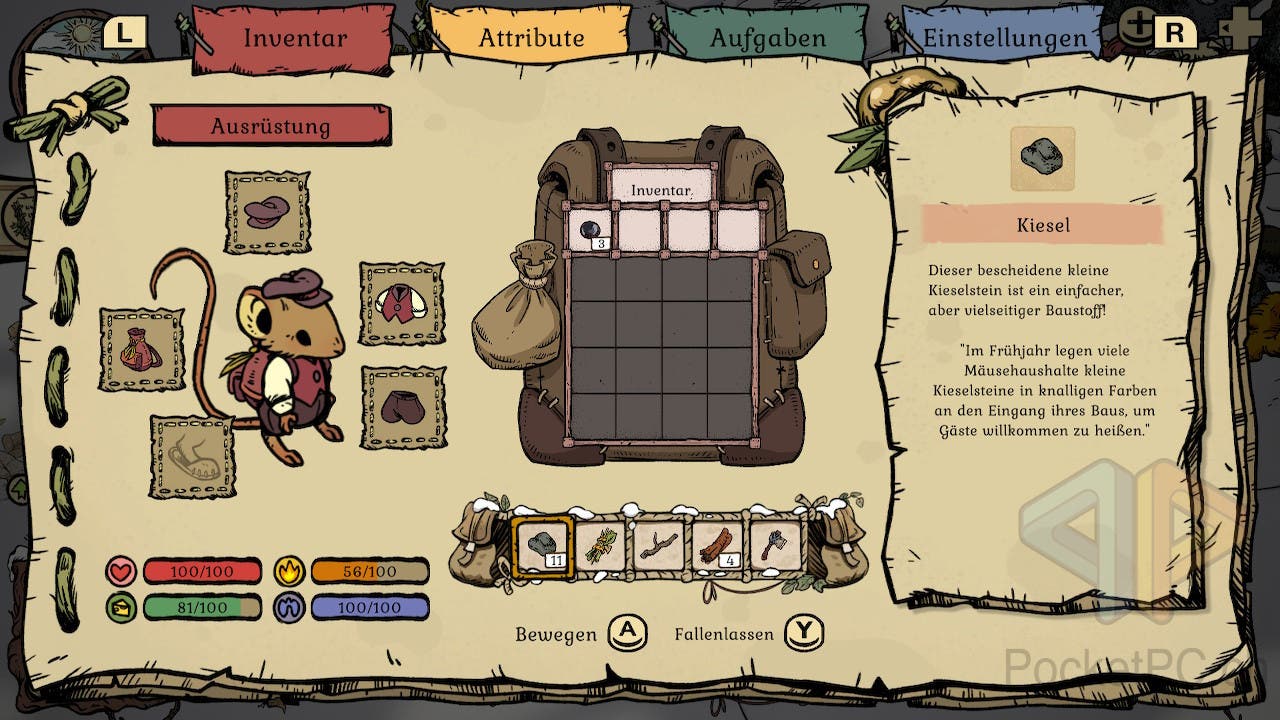Open the Aufgaben tab
1280x720 pixels.
coord(767,39)
